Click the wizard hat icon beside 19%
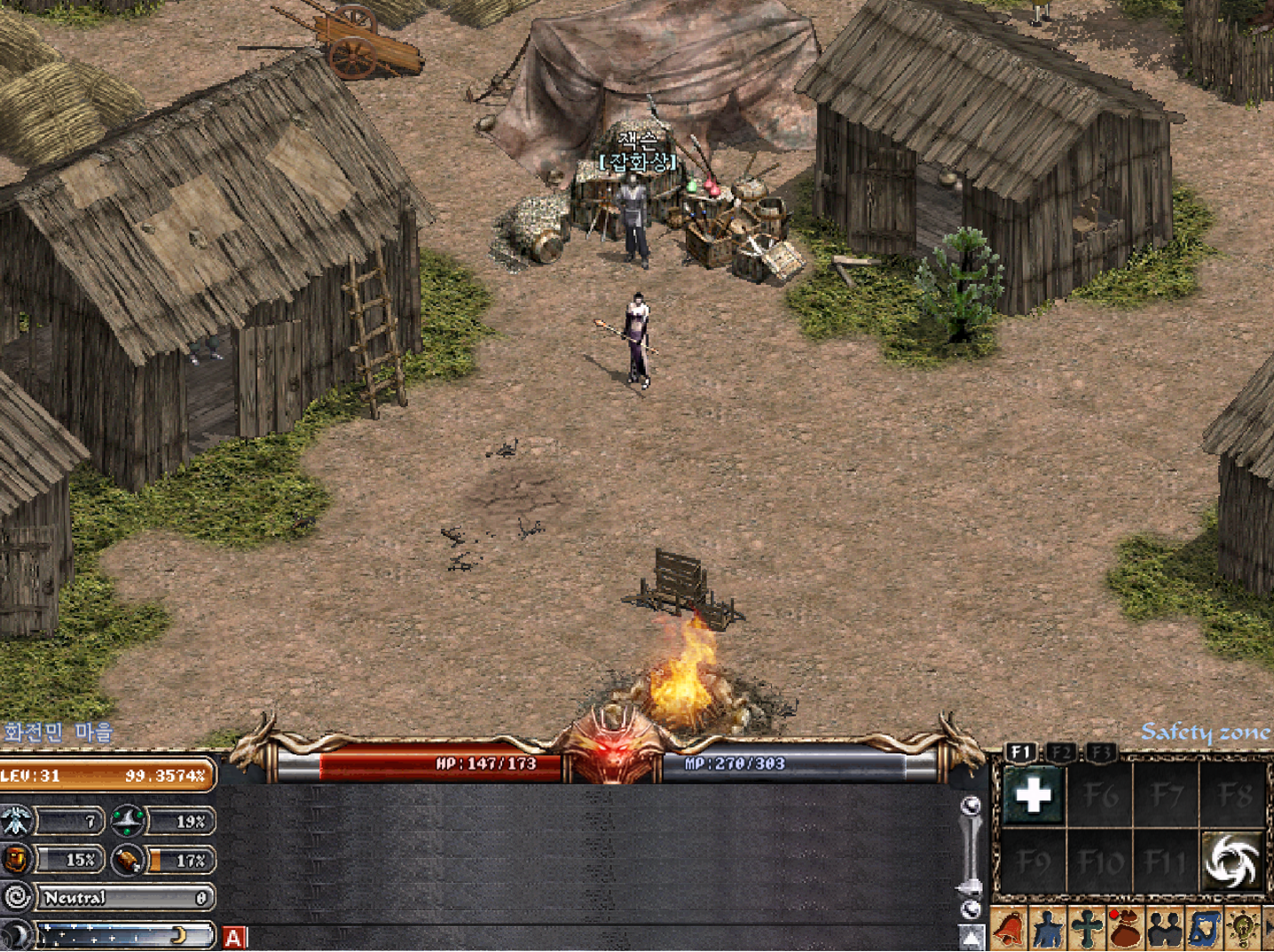1274x952 pixels. (128, 821)
